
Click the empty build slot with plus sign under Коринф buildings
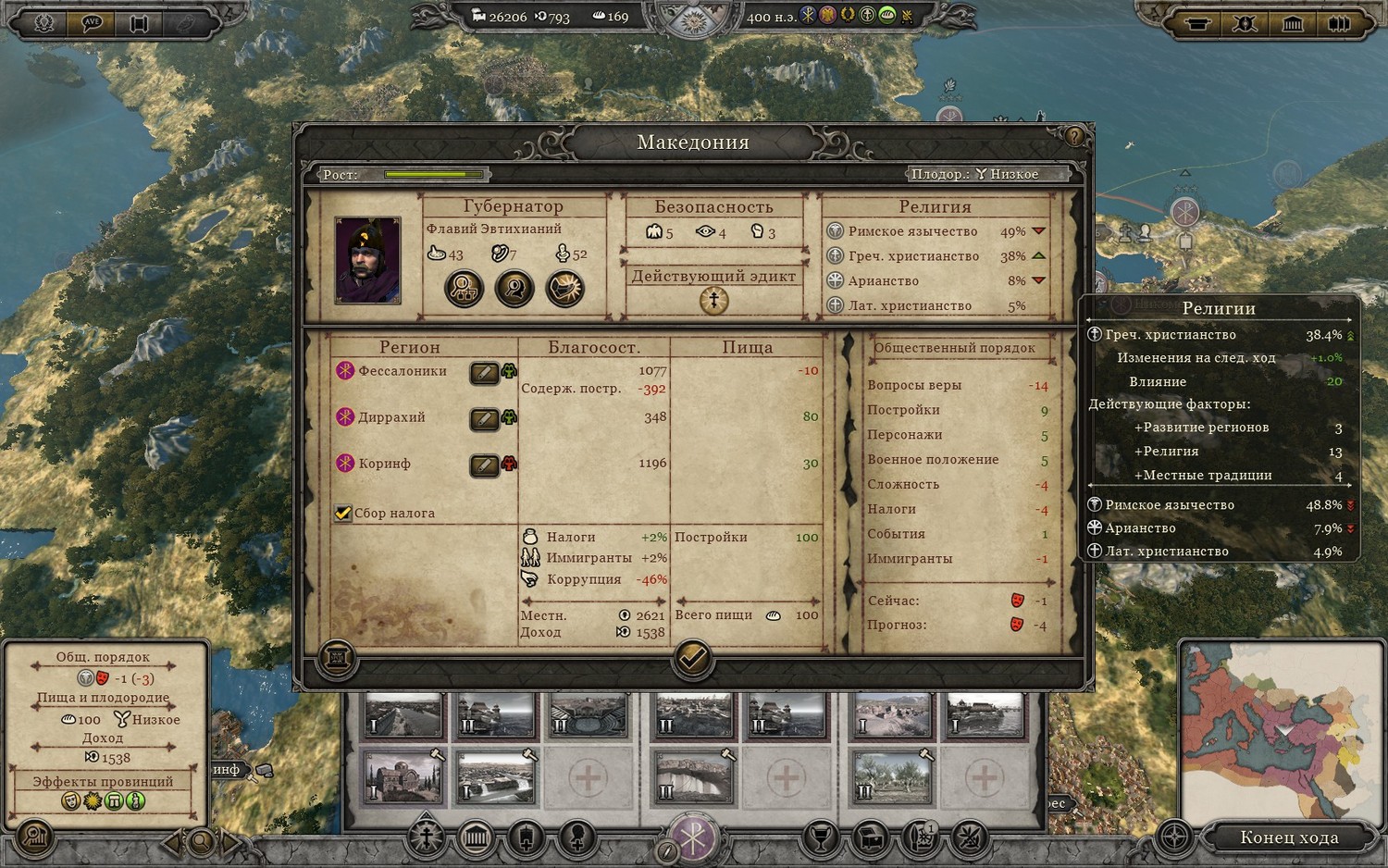tap(984, 778)
